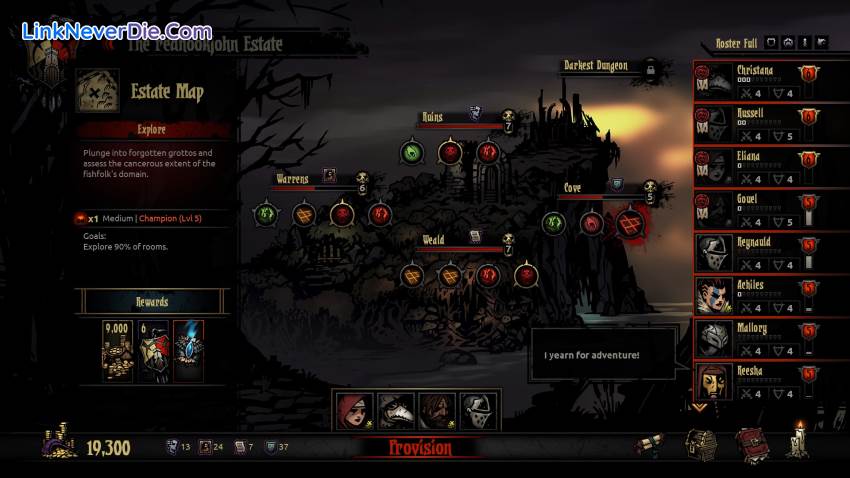Image resolution: width=850 pixels, height=478 pixels.
Task: Choose Achiles from the roster
Action: pyautogui.click(x=760, y=296)
